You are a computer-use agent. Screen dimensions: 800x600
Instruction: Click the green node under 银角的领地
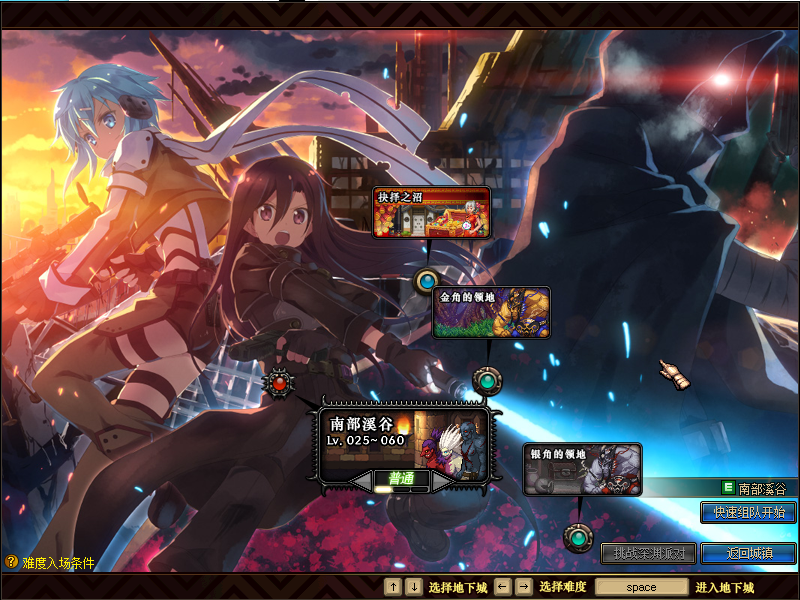(576, 538)
